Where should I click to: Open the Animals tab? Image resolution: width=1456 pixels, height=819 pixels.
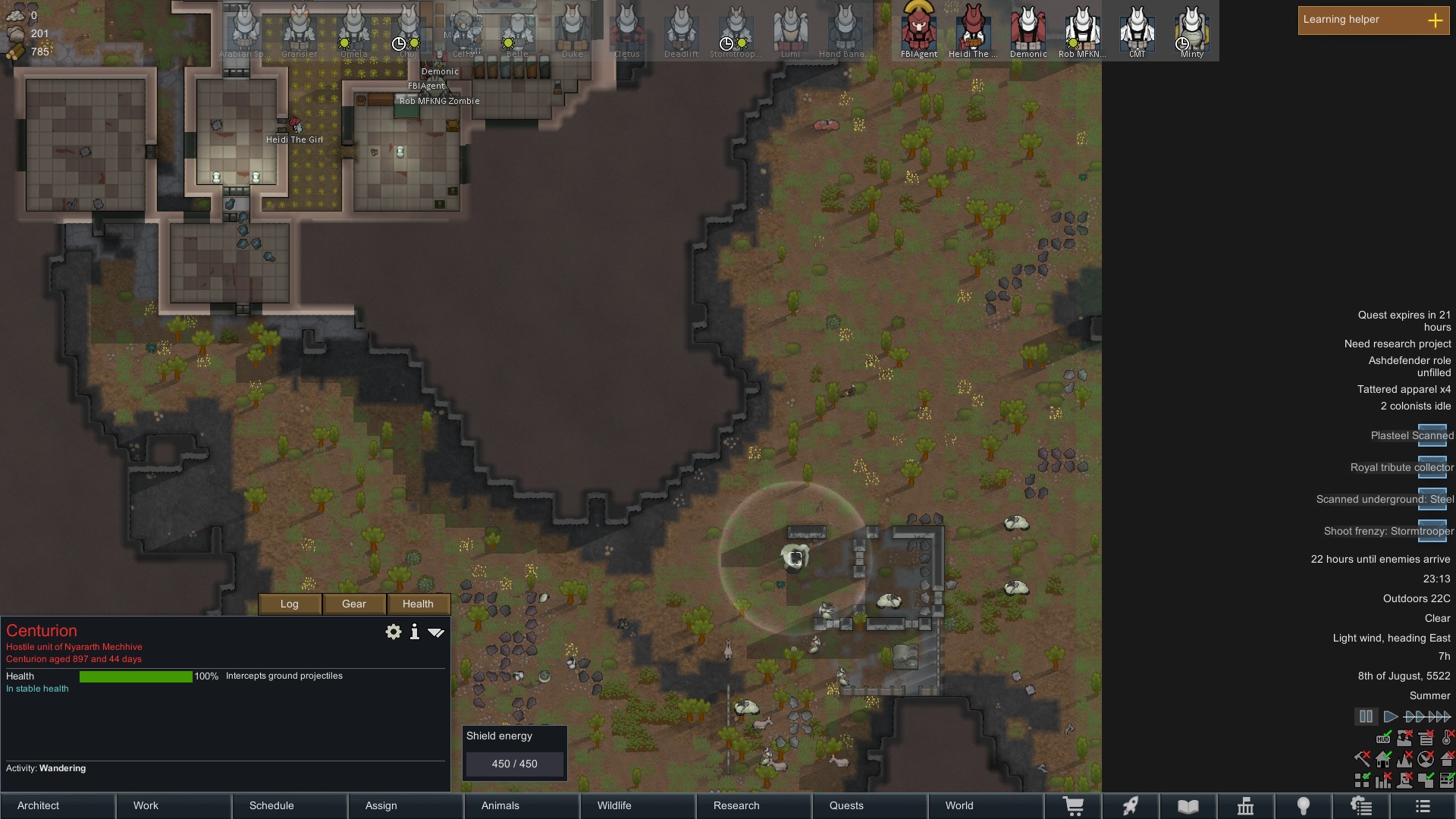[x=522, y=805]
